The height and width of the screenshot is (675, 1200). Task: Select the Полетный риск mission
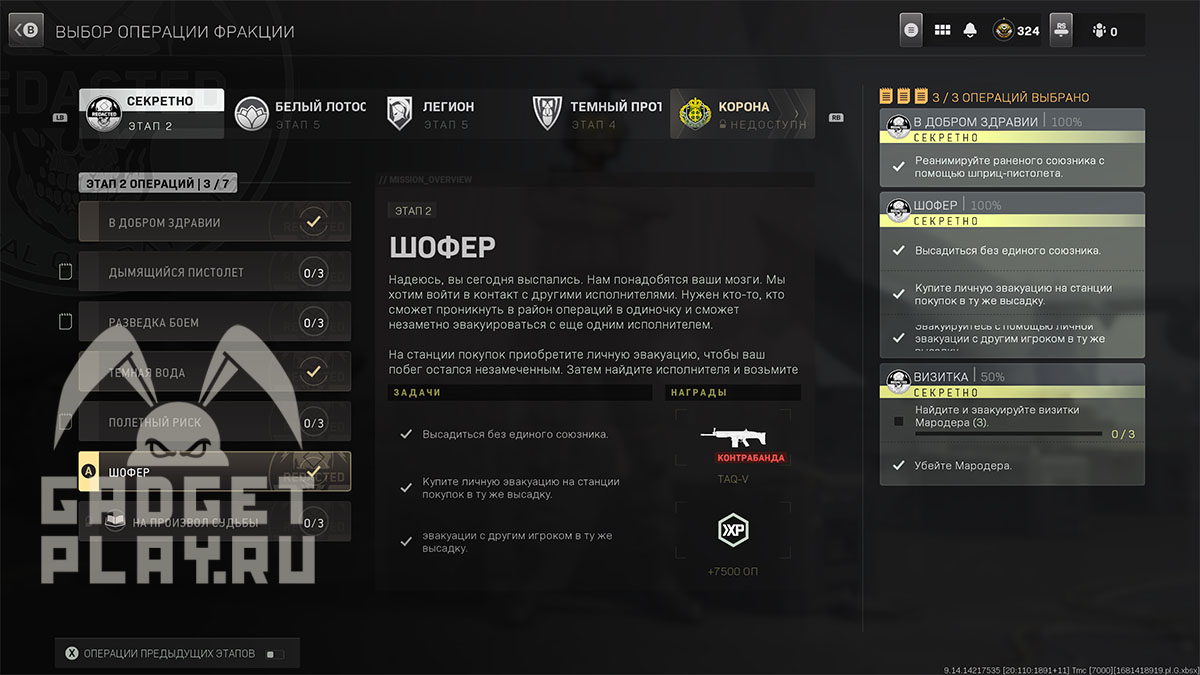(x=215, y=422)
